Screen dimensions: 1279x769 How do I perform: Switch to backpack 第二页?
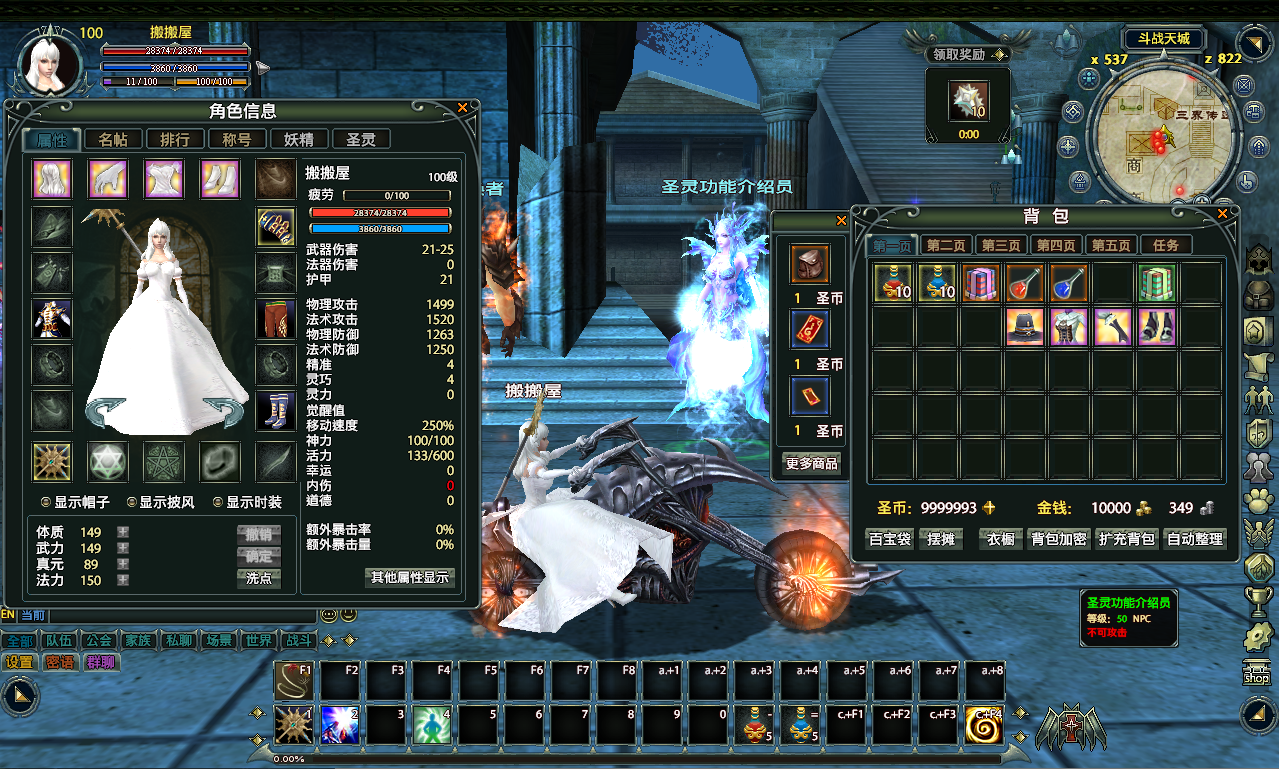pos(945,245)
